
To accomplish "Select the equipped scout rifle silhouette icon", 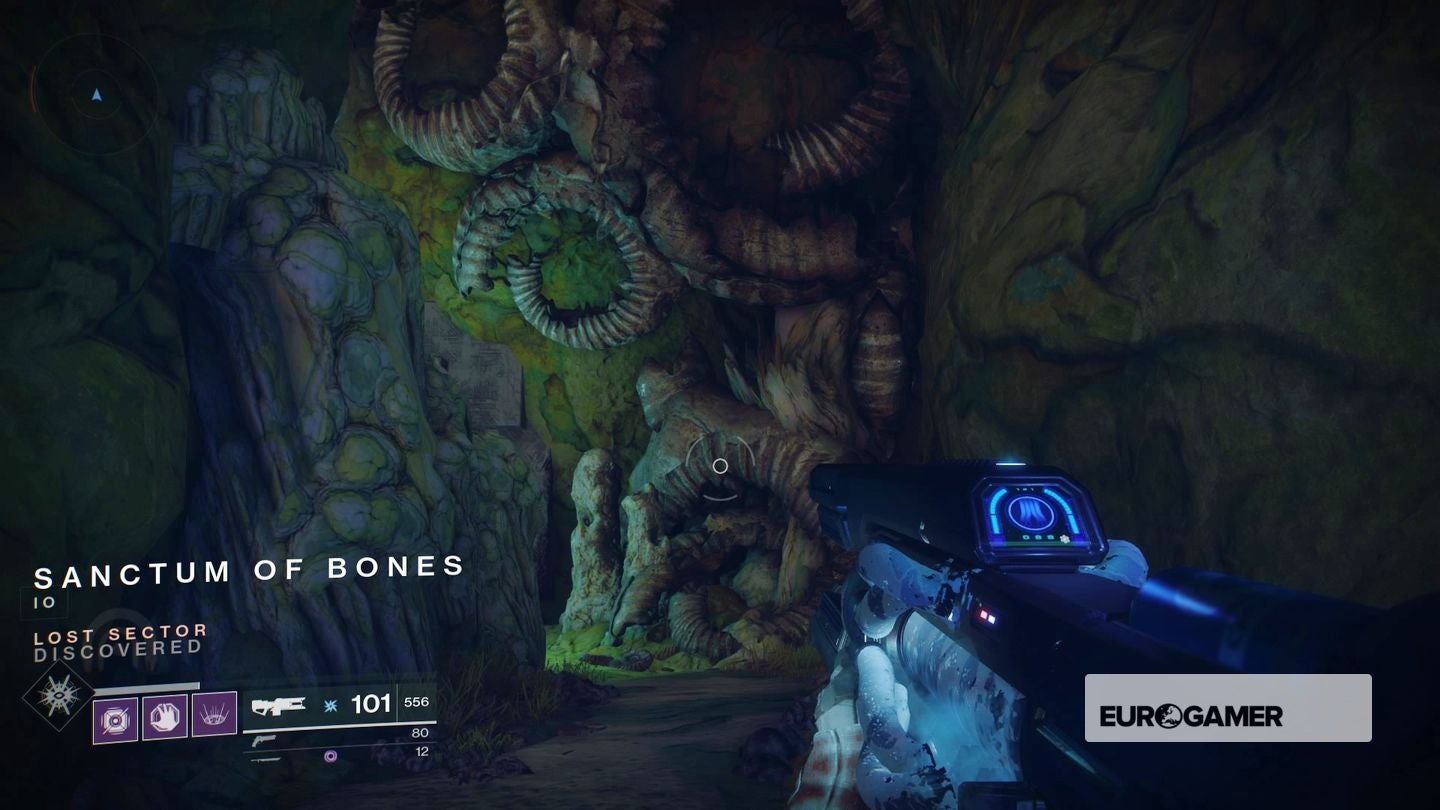I will click(x=281, y=704).
